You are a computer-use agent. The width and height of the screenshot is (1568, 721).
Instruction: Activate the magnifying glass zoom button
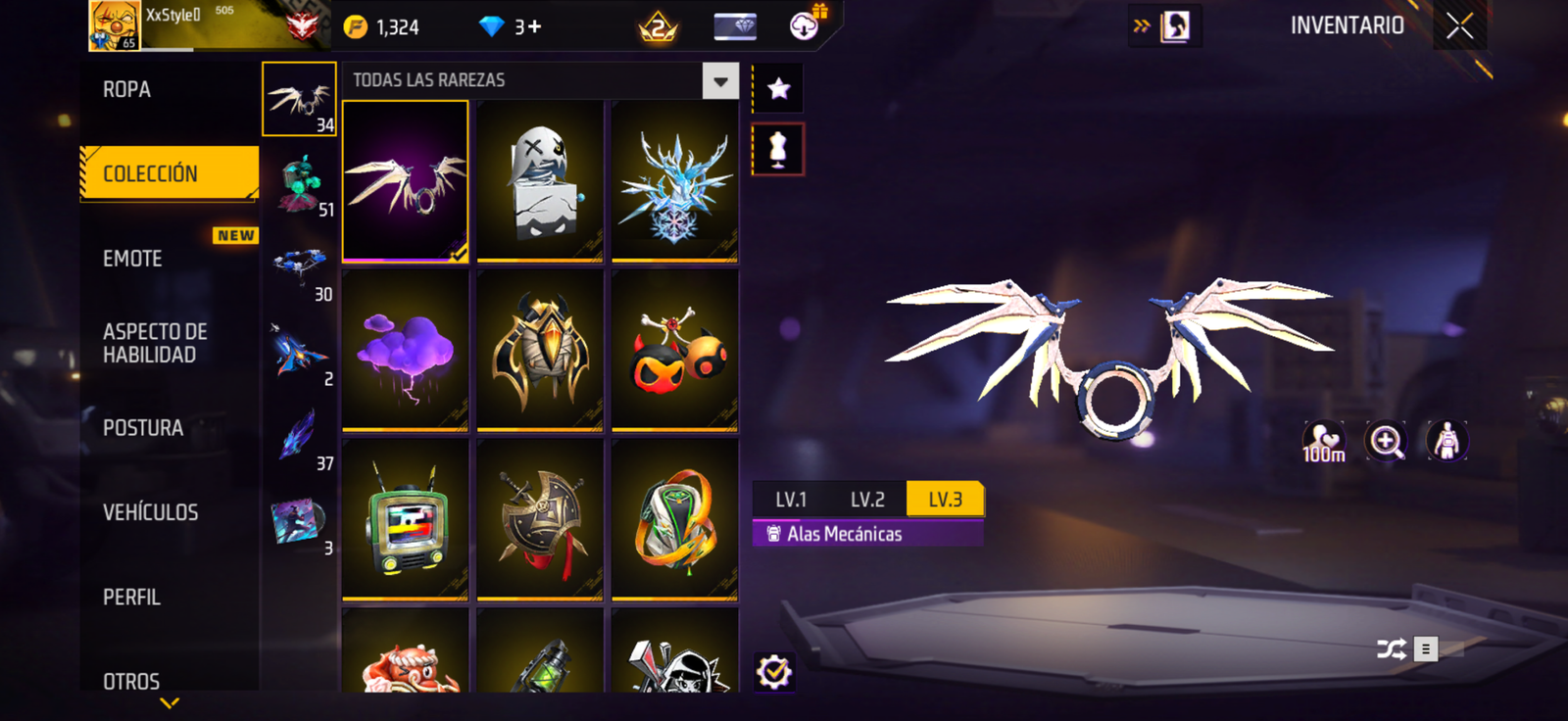coord(1386,442)
